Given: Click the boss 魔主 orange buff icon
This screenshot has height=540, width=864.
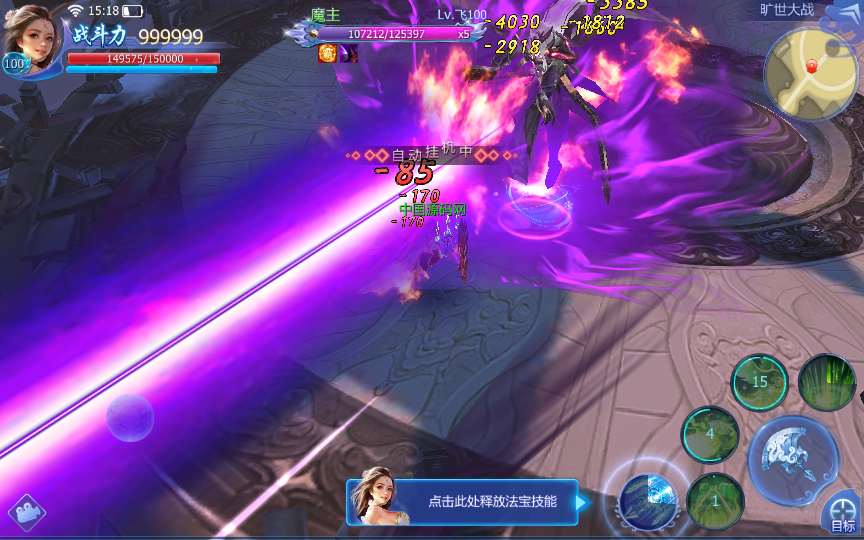Looking at the screenshot, I should tap(327, 54).
